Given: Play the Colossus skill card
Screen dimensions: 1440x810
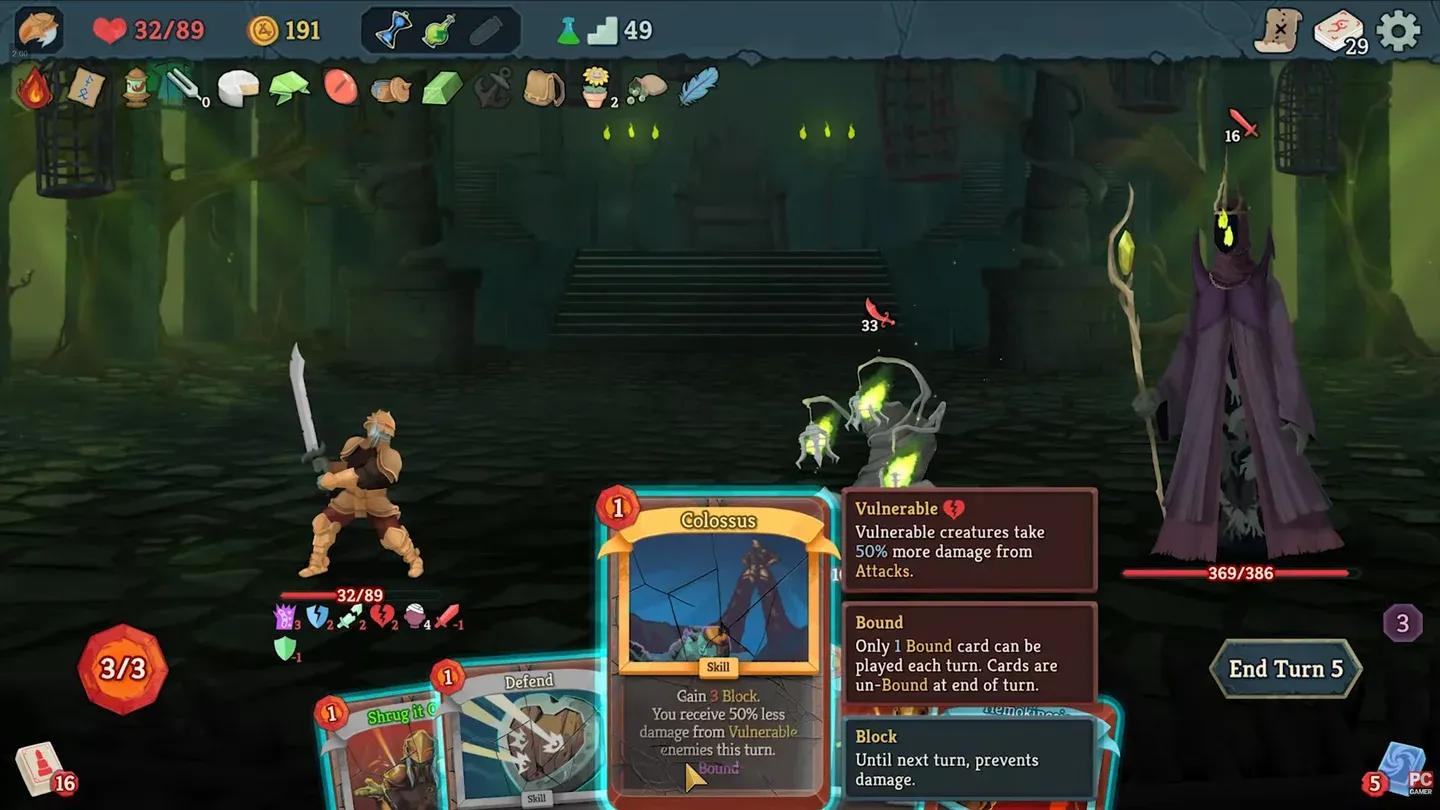Looking at the screenshot, I should pos(716,640).
